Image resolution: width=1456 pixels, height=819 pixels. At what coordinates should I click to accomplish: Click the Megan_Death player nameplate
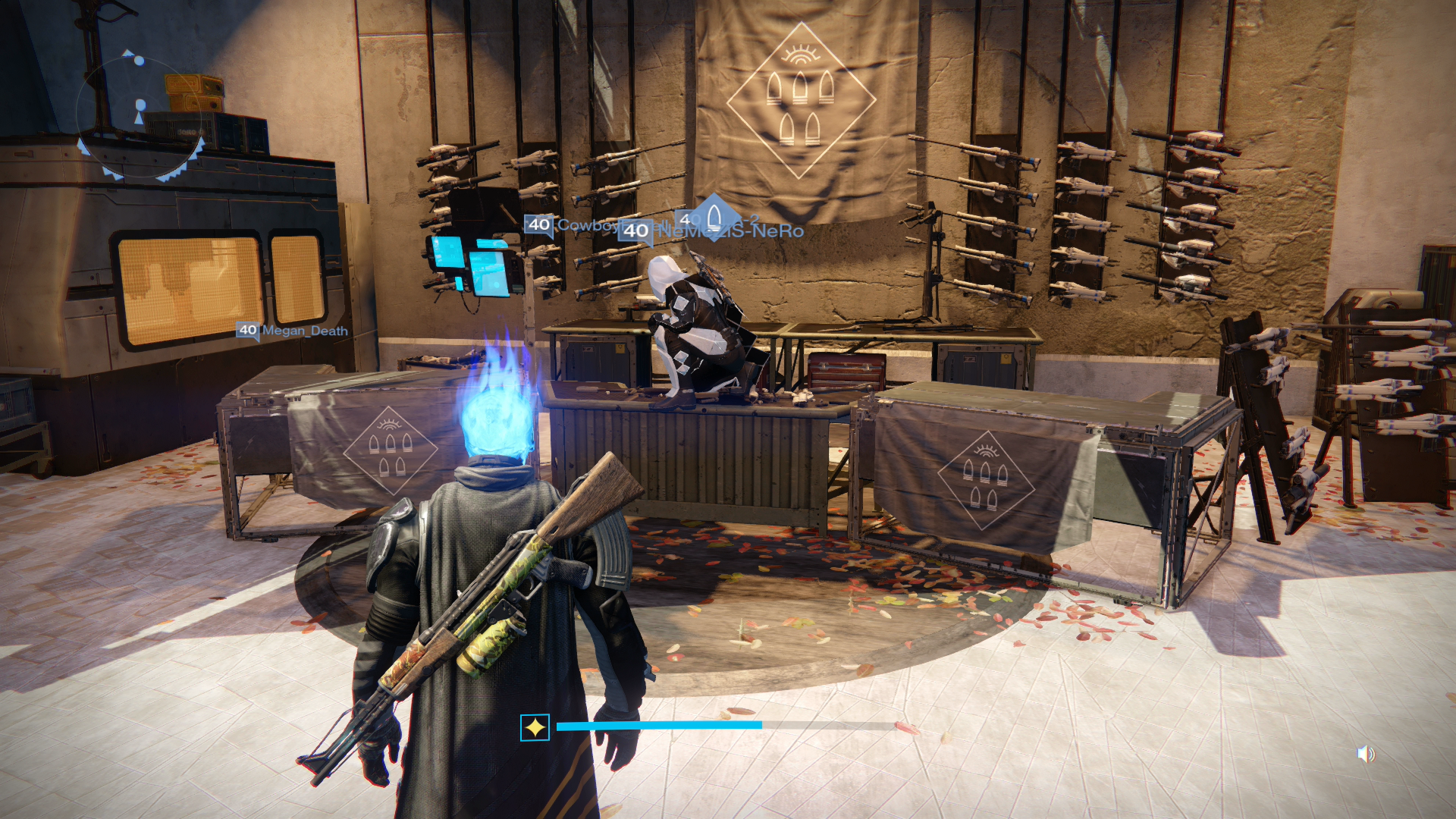(294, 331)
